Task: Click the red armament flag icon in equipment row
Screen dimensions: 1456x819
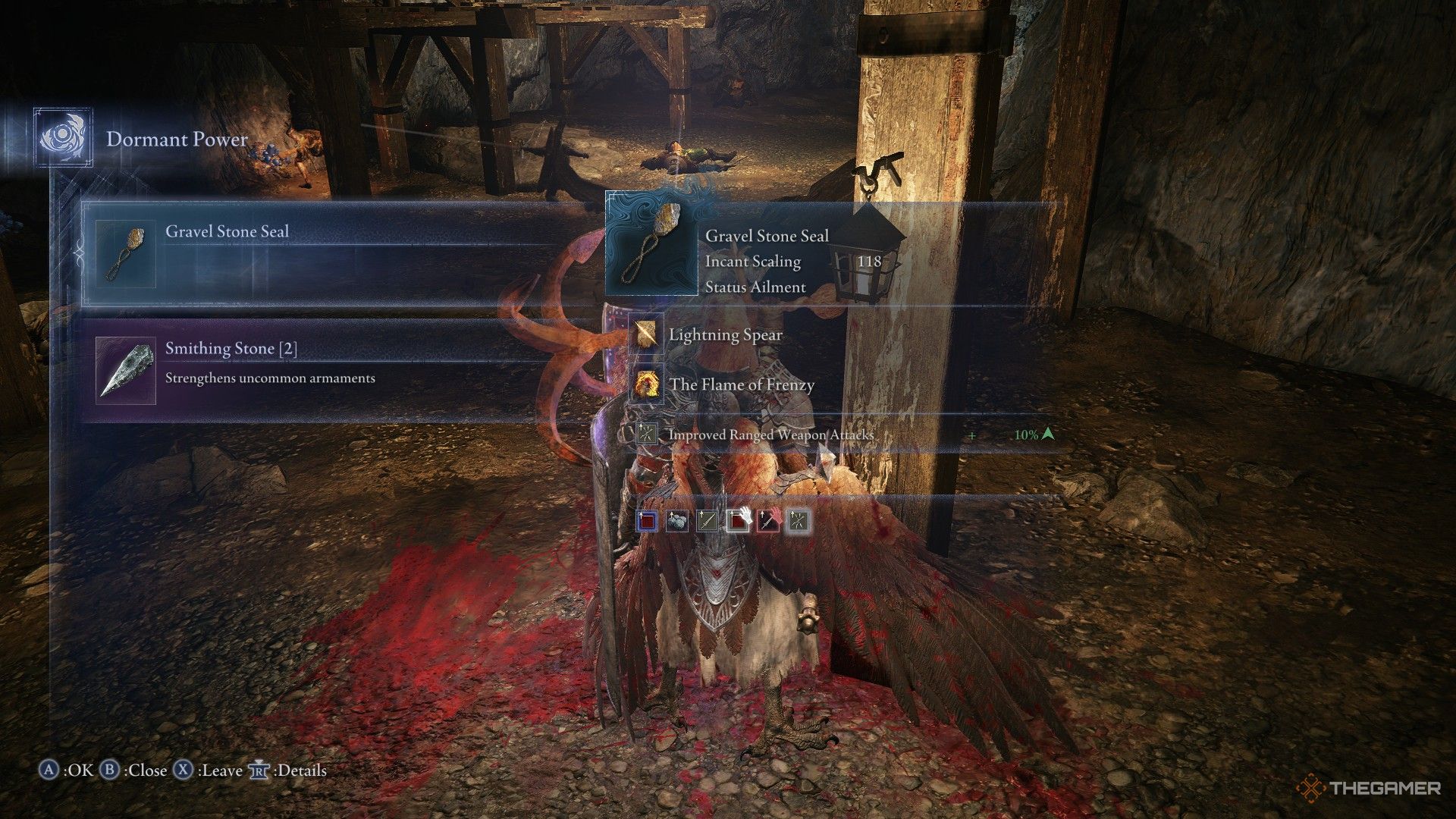Action: (648, 521)
